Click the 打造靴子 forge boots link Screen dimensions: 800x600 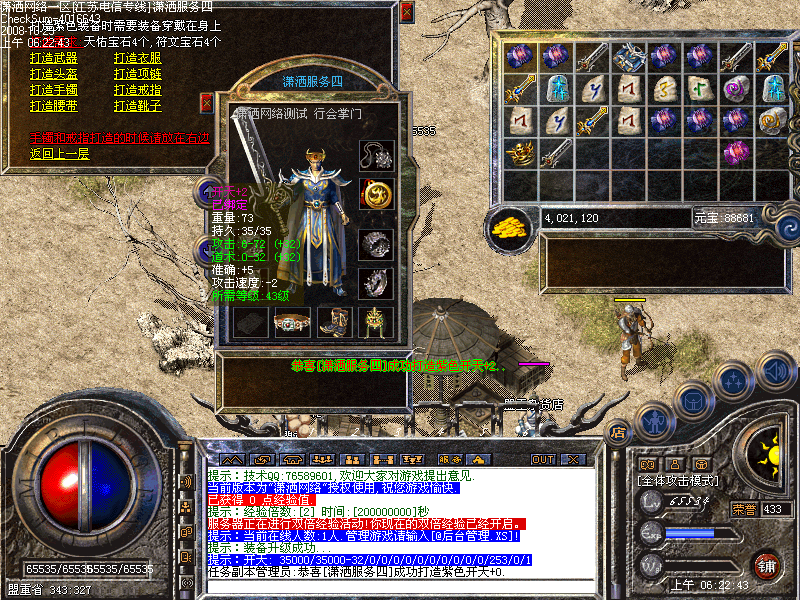[x=137, y=106]
